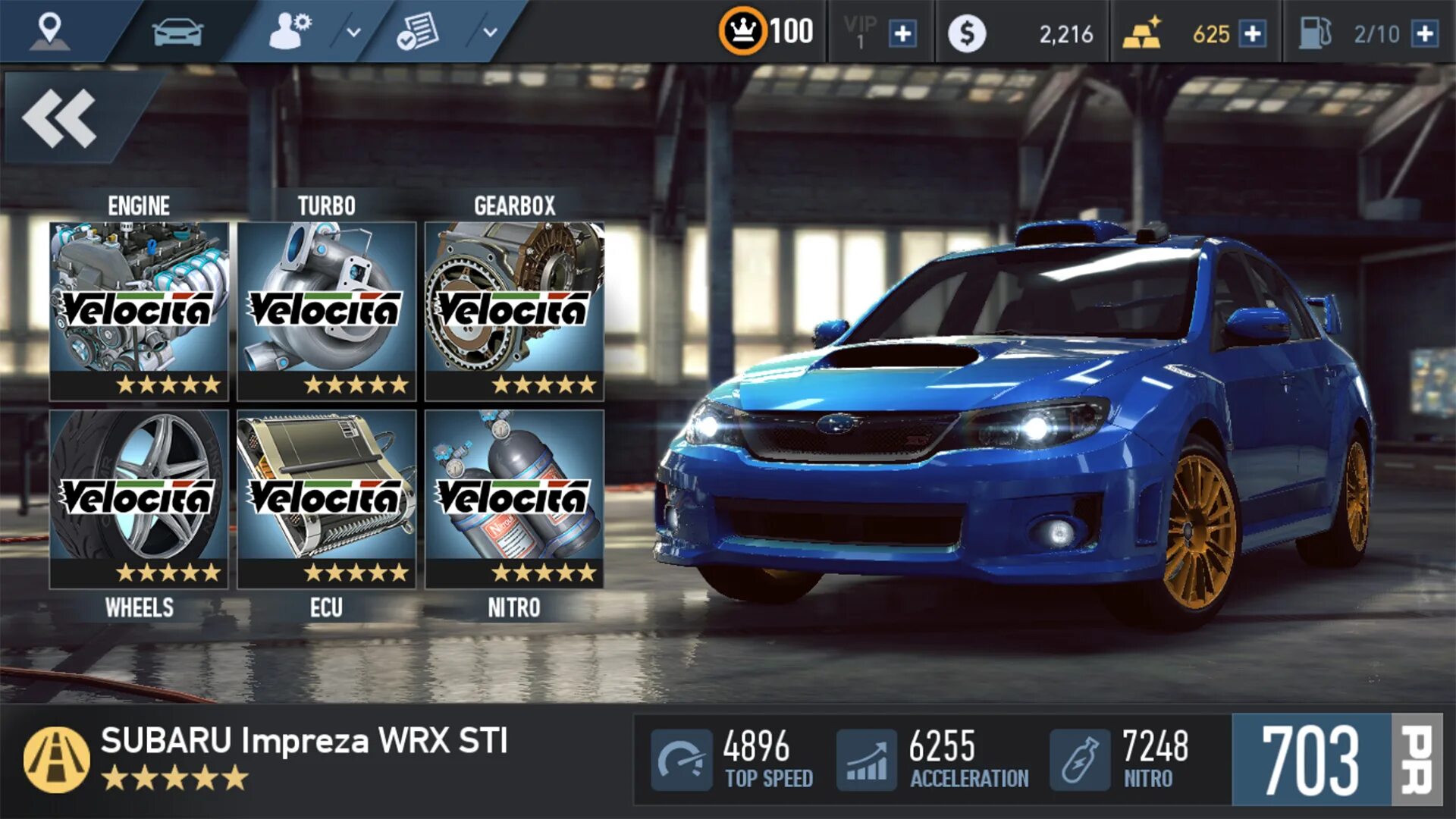Add VIP points with plus button
1456x819 pixels.
point(902,34)
